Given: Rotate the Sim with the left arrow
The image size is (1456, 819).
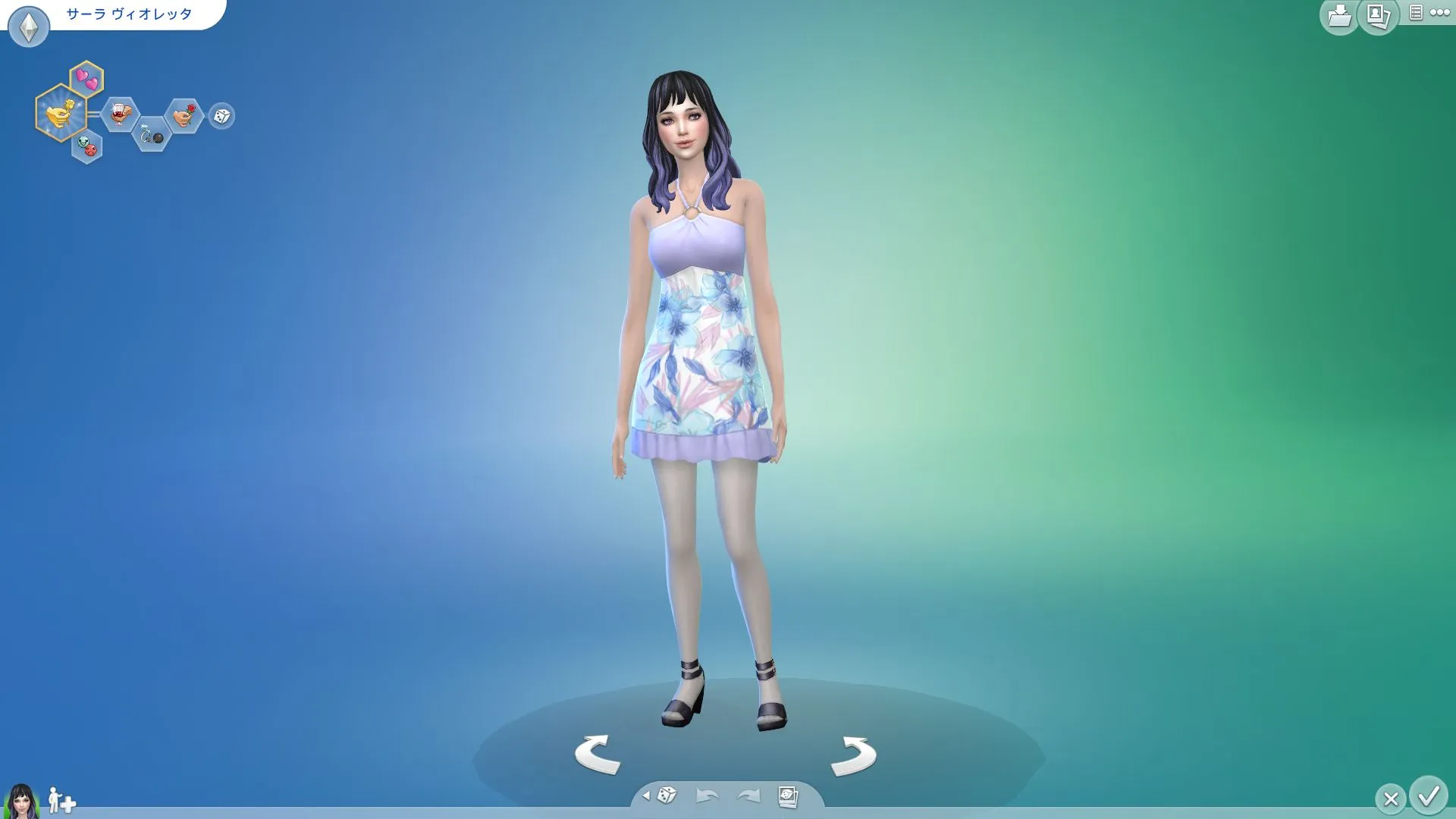Looking at the screenshot, I should coord(598,754).
